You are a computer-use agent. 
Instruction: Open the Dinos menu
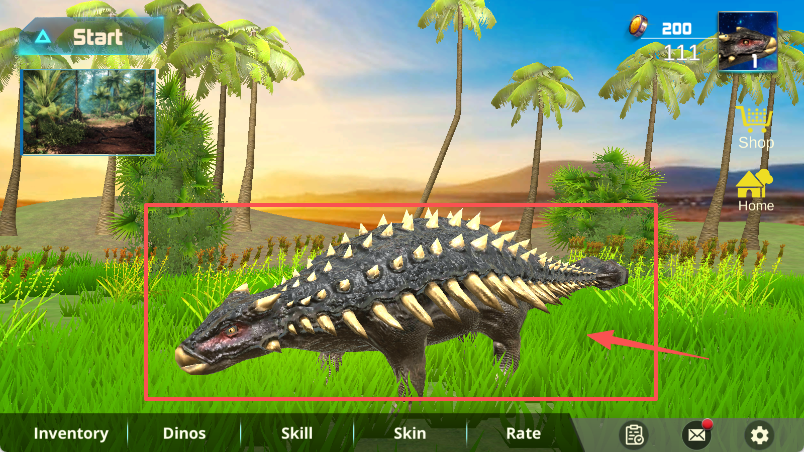tap(184, 433)
